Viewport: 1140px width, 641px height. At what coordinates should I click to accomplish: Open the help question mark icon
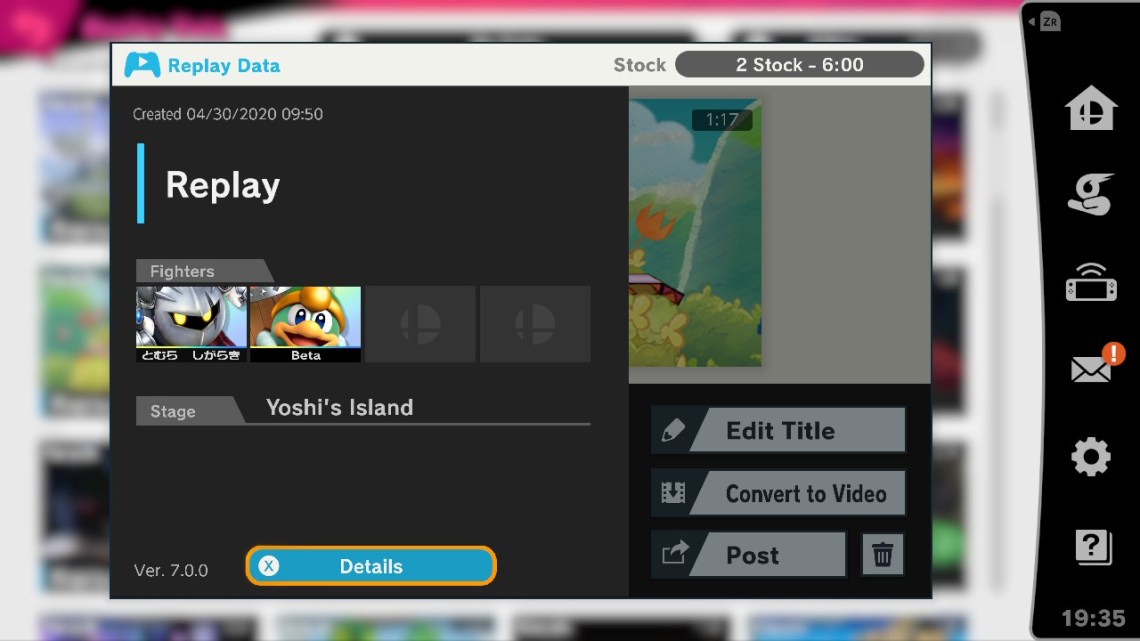(x=1090, y=546)
